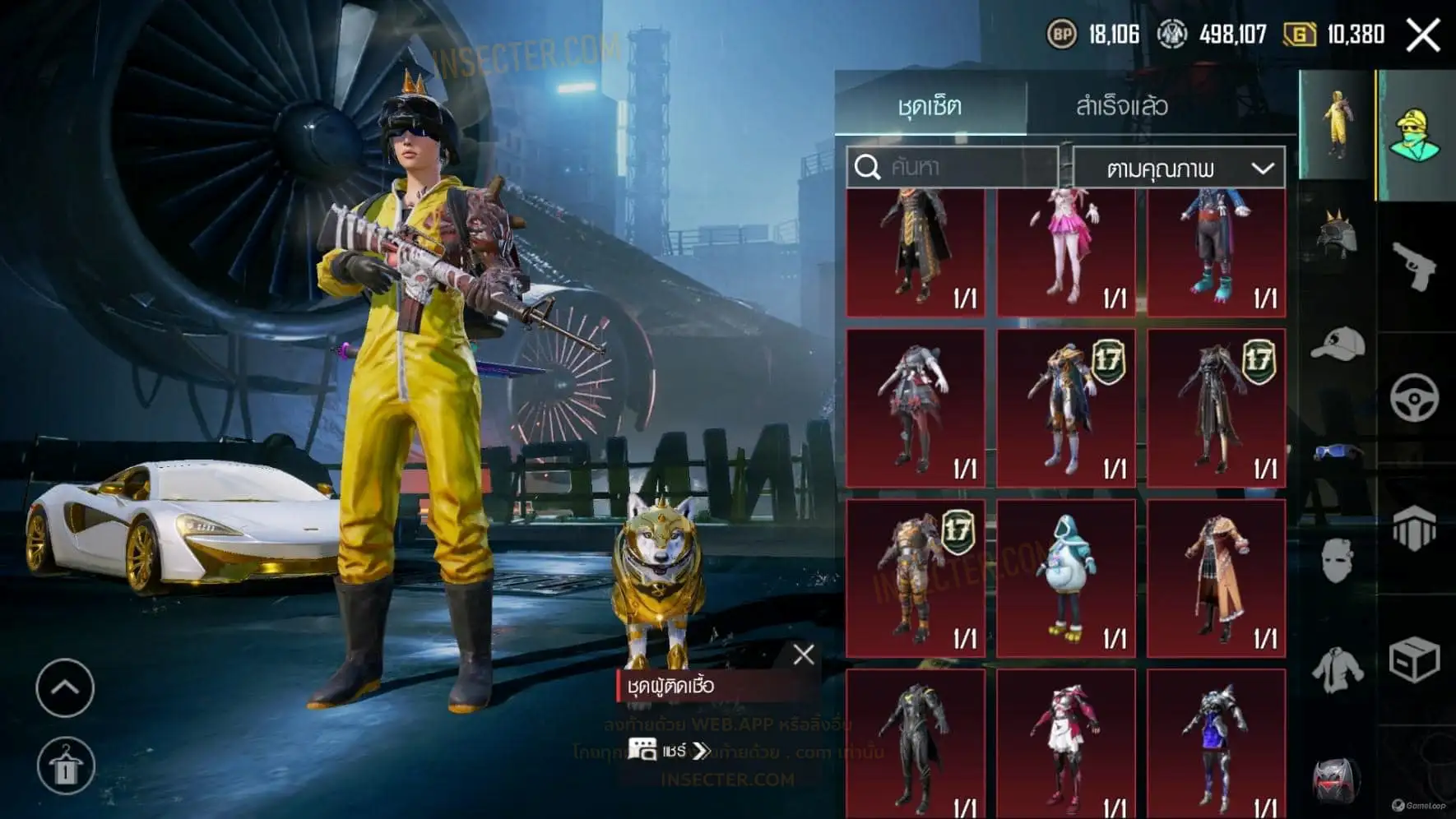Collapse the panel with the up-arrow button
Image resolution: width=1456 pixels, height=819 pixels.
point(65,687)
